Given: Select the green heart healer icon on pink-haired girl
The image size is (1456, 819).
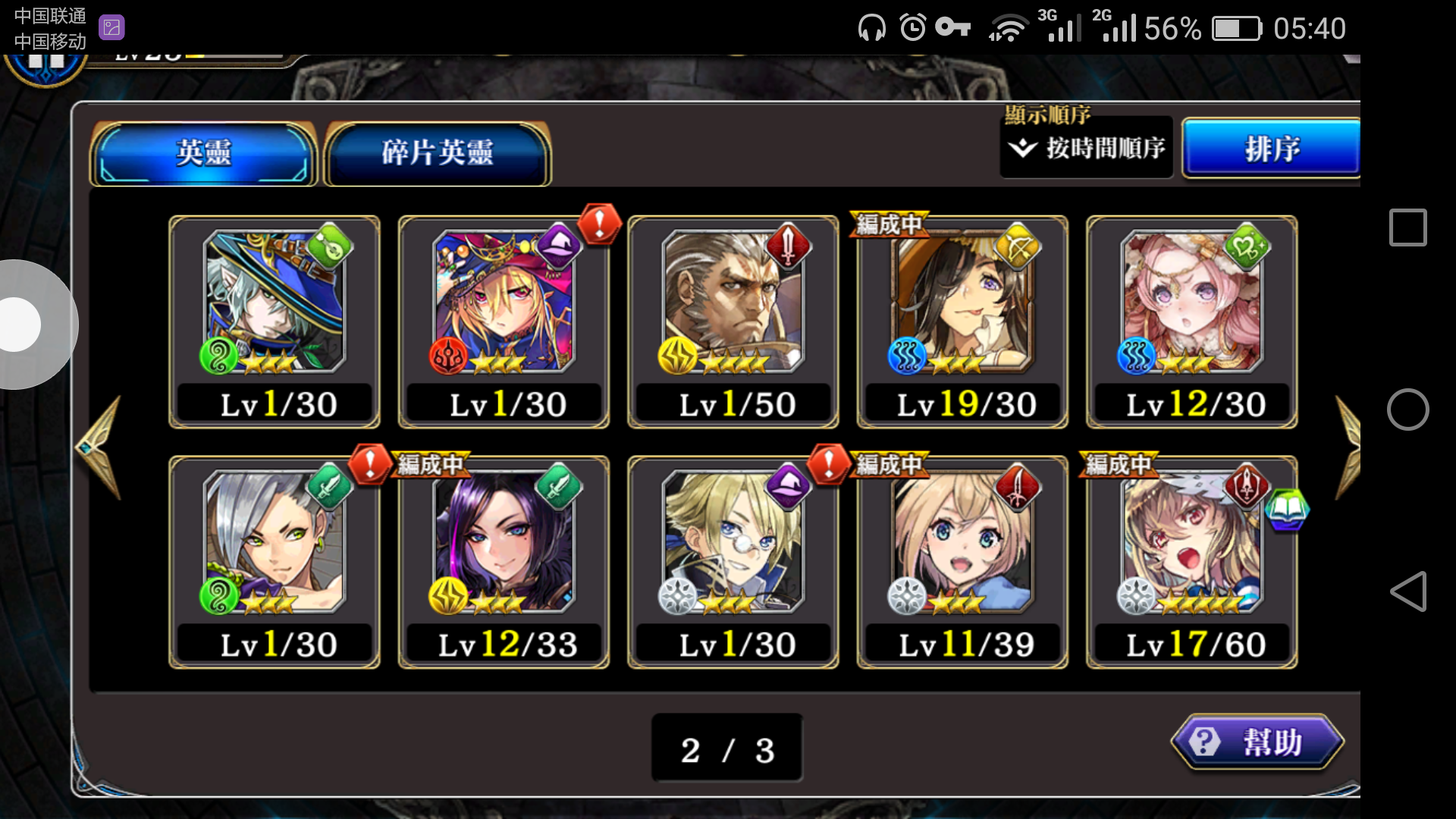Looking at the screenshot, I should pos(1247,246).
